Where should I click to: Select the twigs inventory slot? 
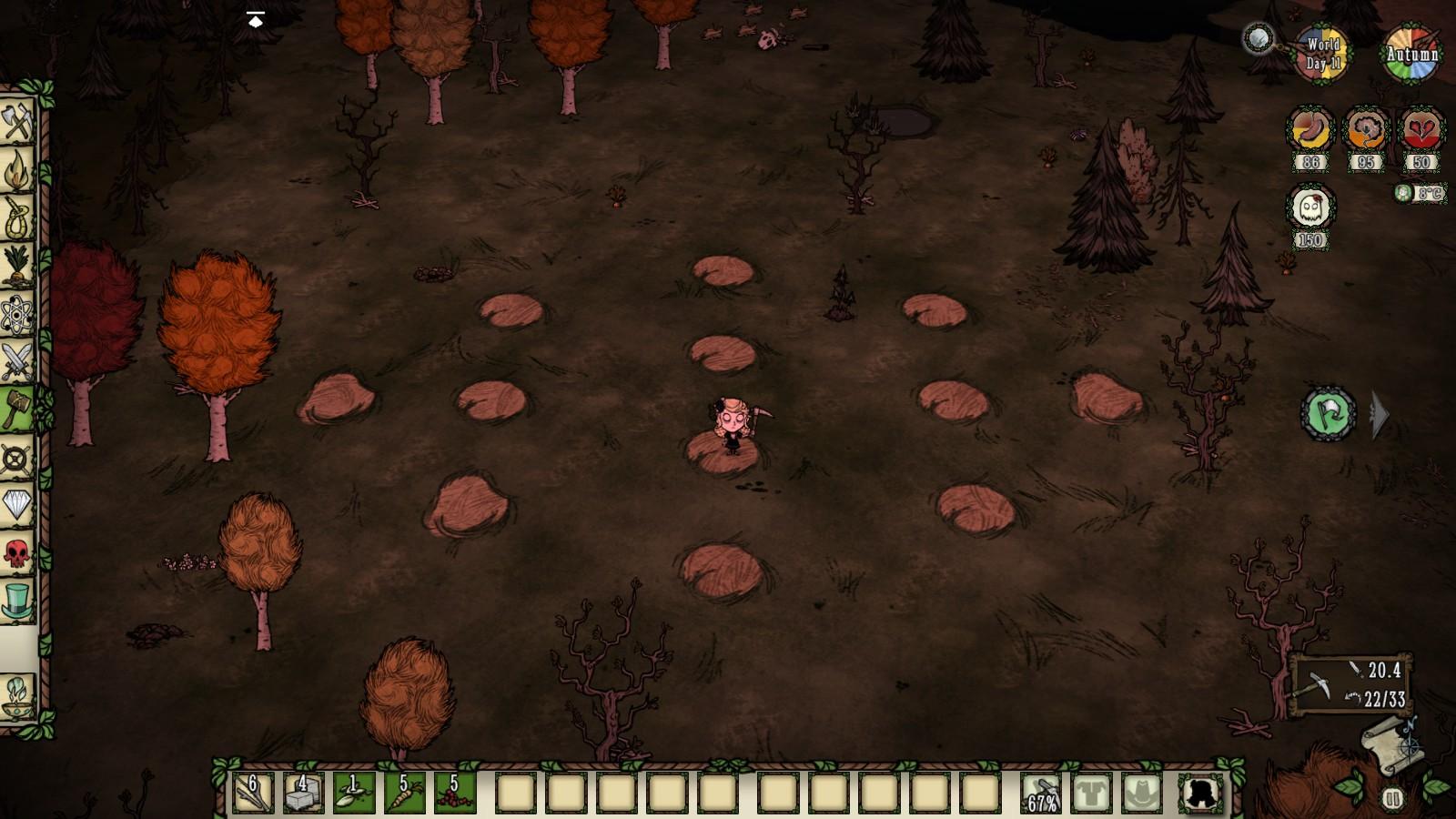pyautogui.click(x=252, y=793)
